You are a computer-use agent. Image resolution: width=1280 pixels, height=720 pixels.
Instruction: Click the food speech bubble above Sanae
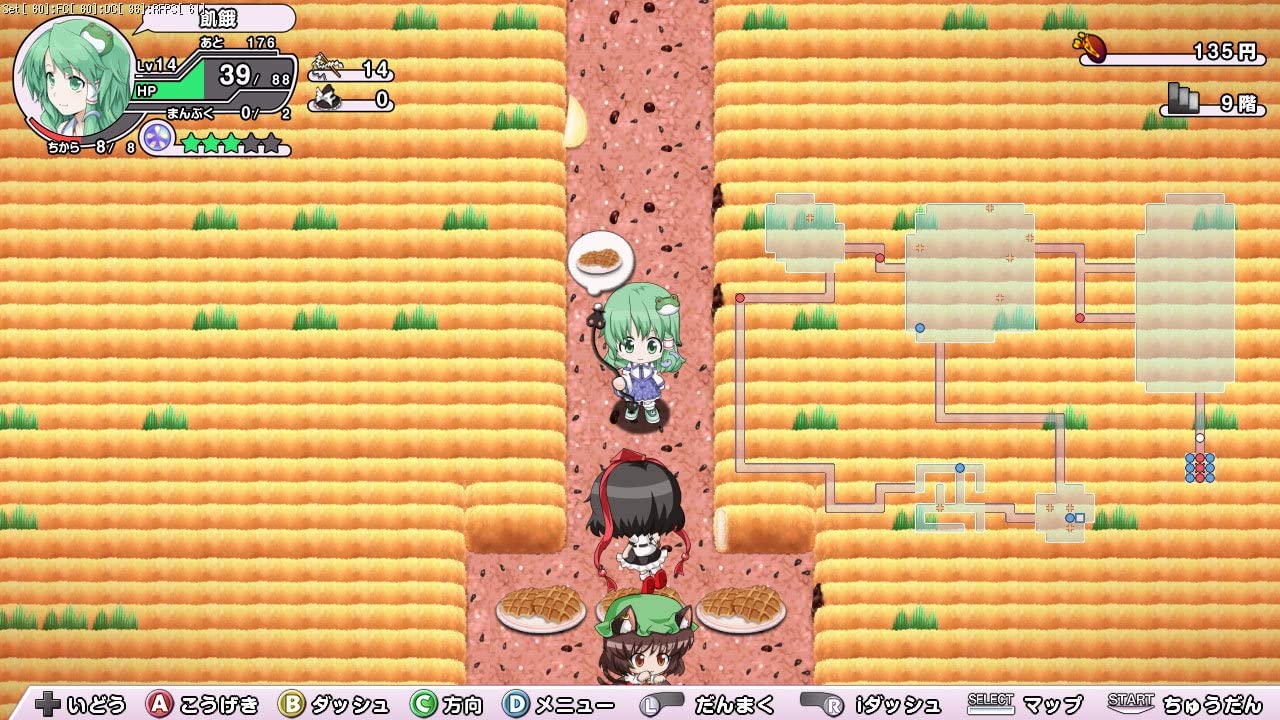pyautogui.click(x=602, y=257)
